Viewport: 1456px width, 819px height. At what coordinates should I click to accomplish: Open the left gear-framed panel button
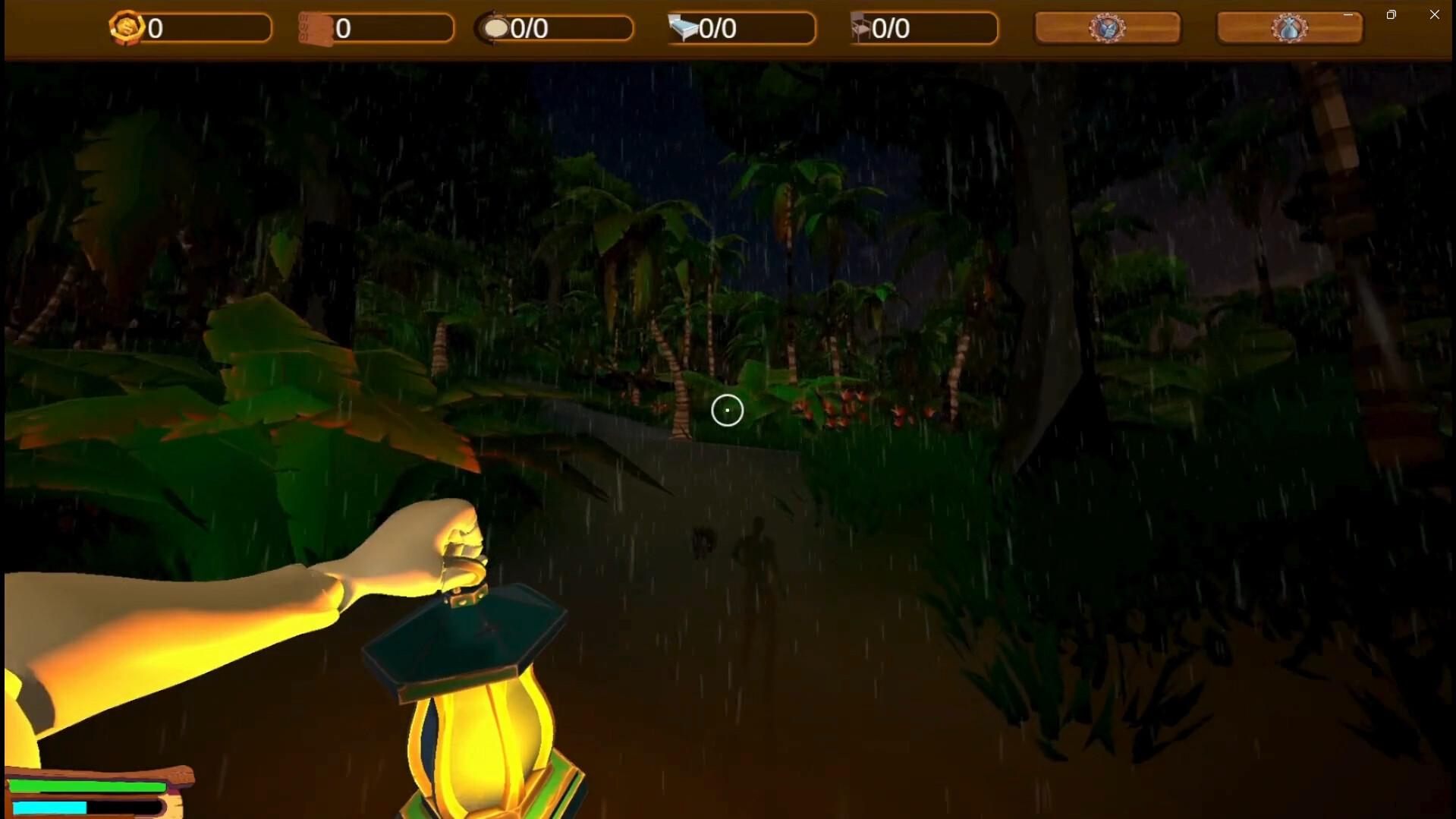tap(1107, 27)
